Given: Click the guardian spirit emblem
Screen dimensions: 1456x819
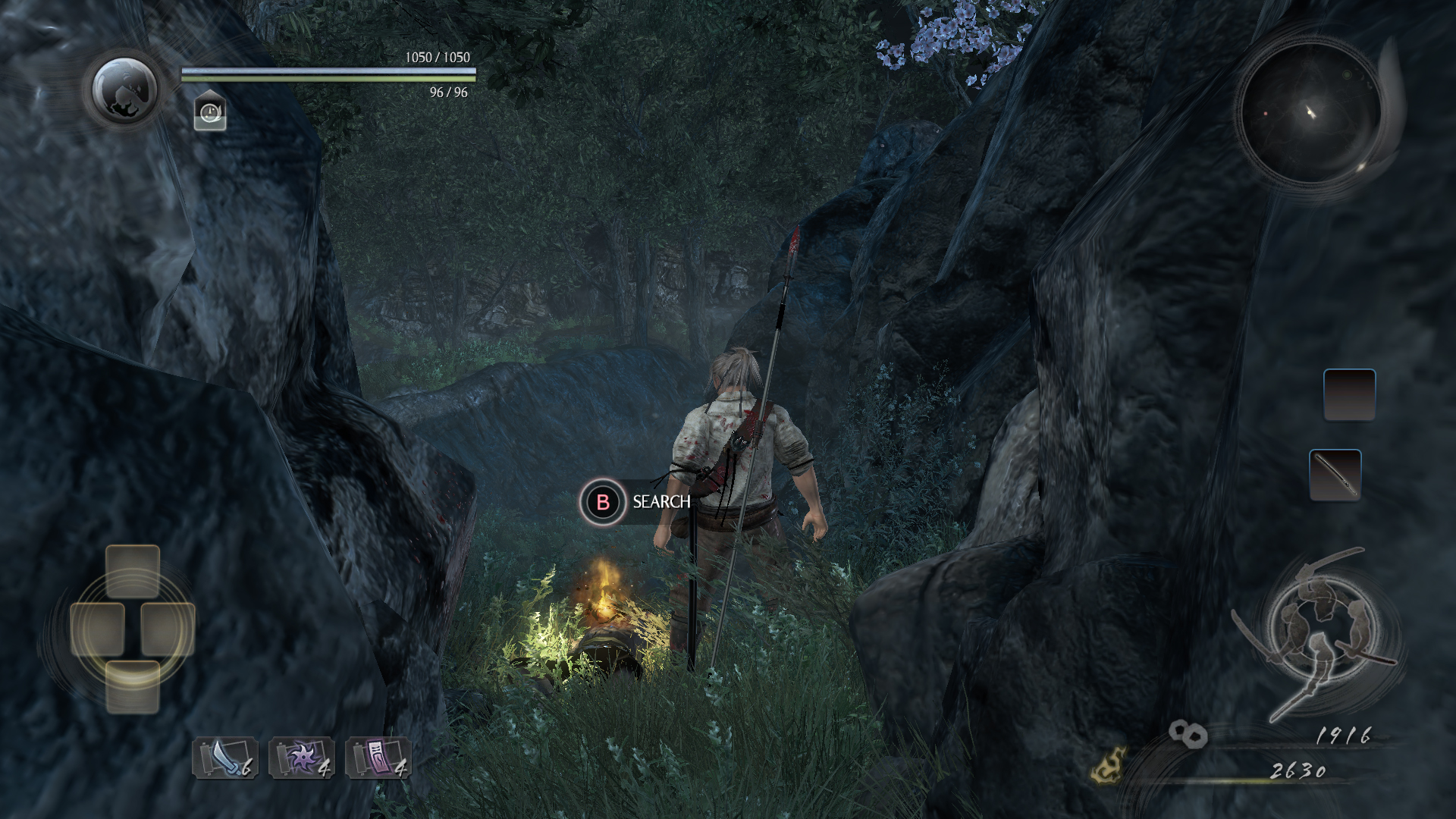Looking at the screenshot, I should click(x=125, y=90).
